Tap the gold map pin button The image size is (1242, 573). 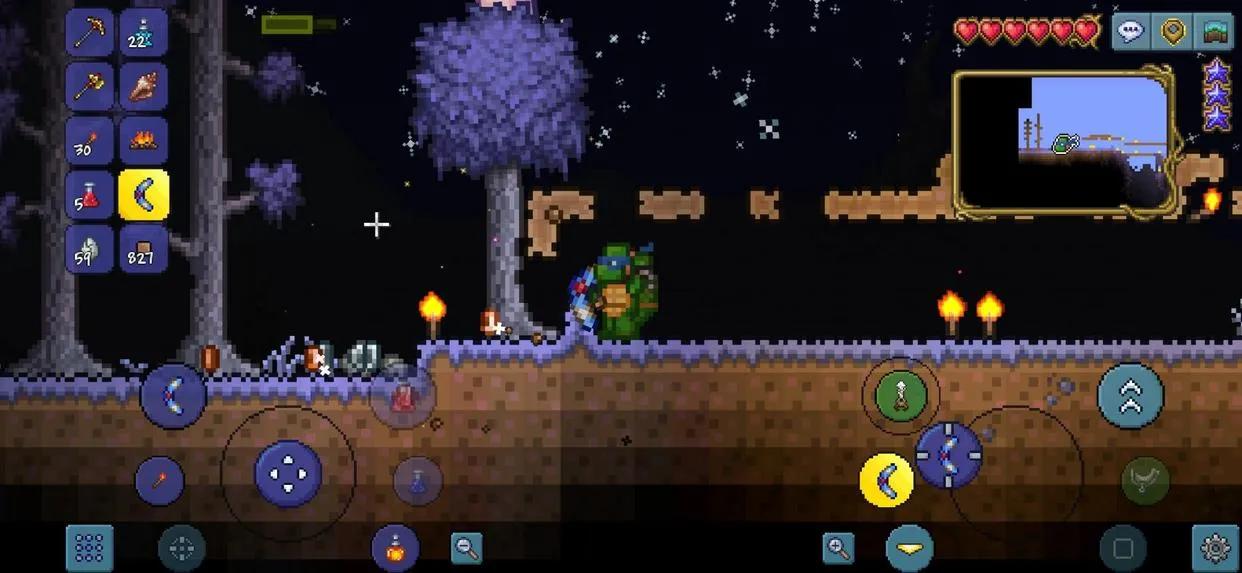pyautogui.click(x=1173, y=31)
